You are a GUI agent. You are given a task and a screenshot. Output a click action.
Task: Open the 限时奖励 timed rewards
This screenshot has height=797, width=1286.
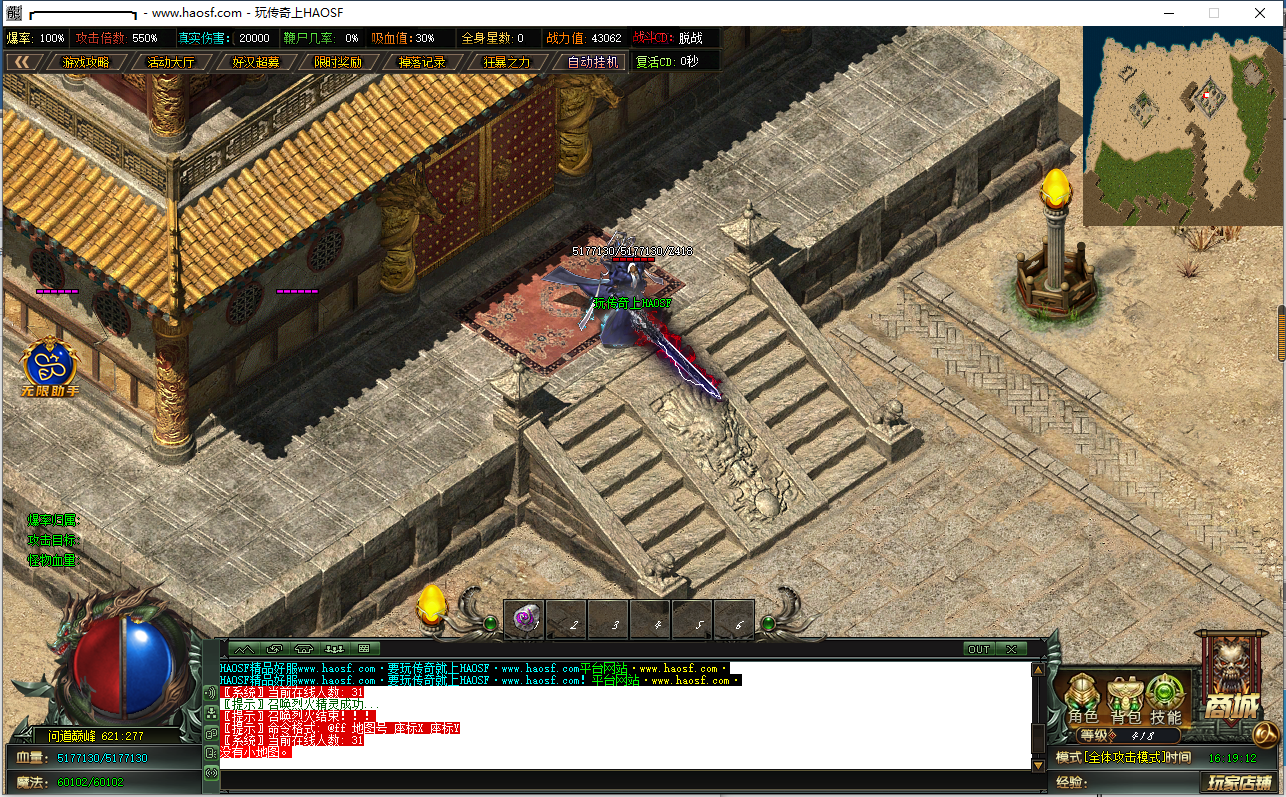[338, 62]
